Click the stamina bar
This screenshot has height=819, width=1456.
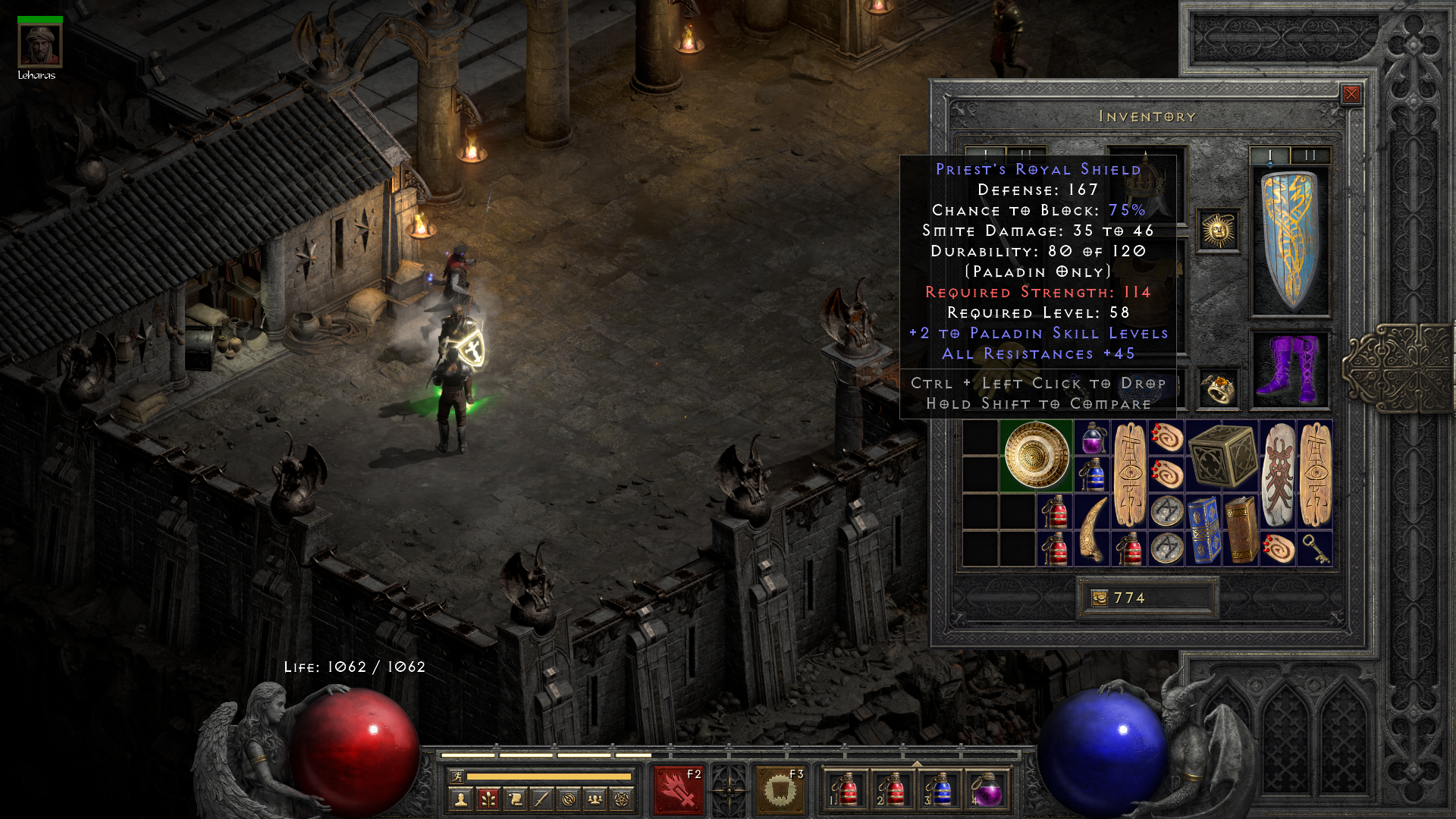coord(550,776)
